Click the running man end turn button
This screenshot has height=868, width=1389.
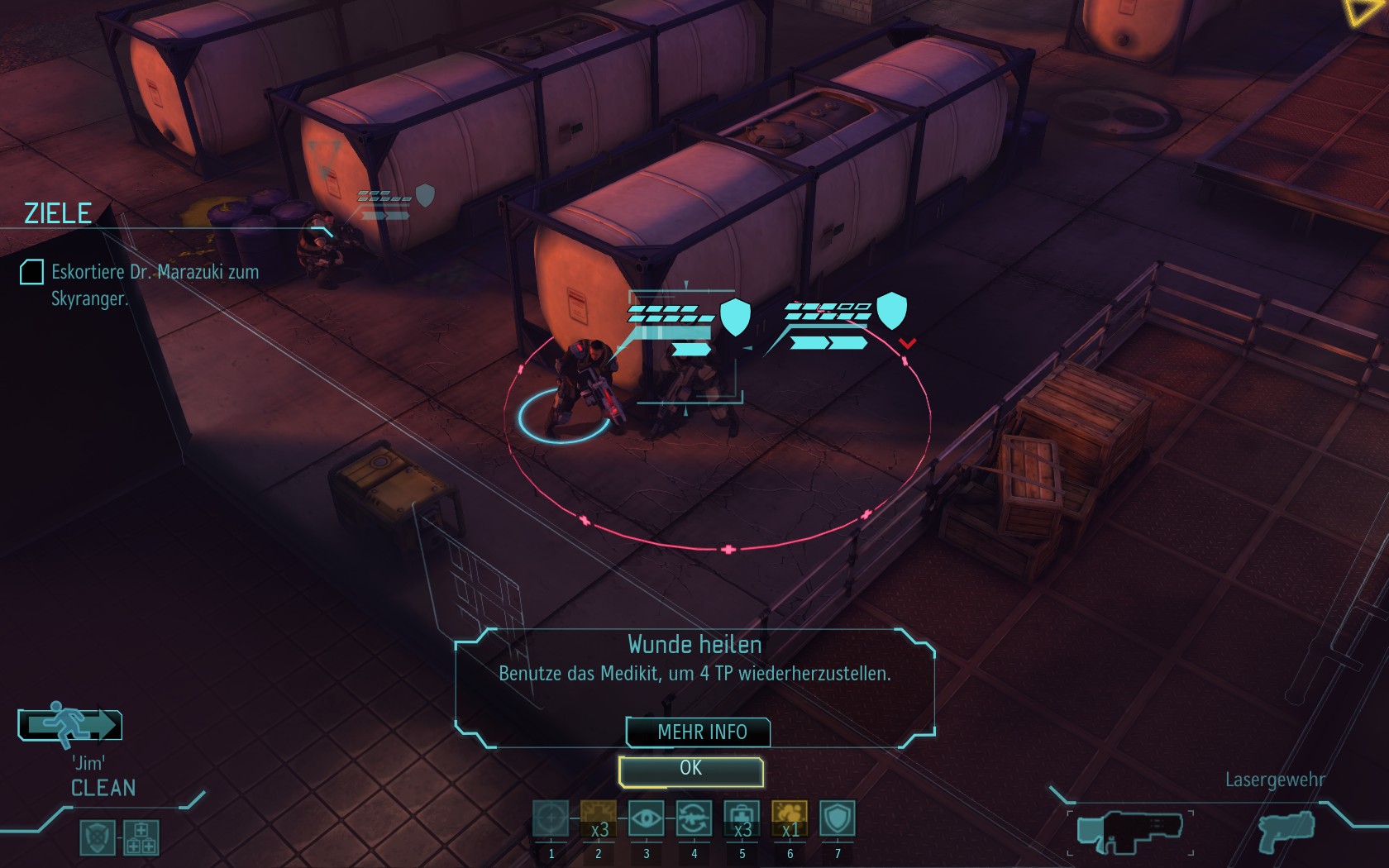point(70,725)
